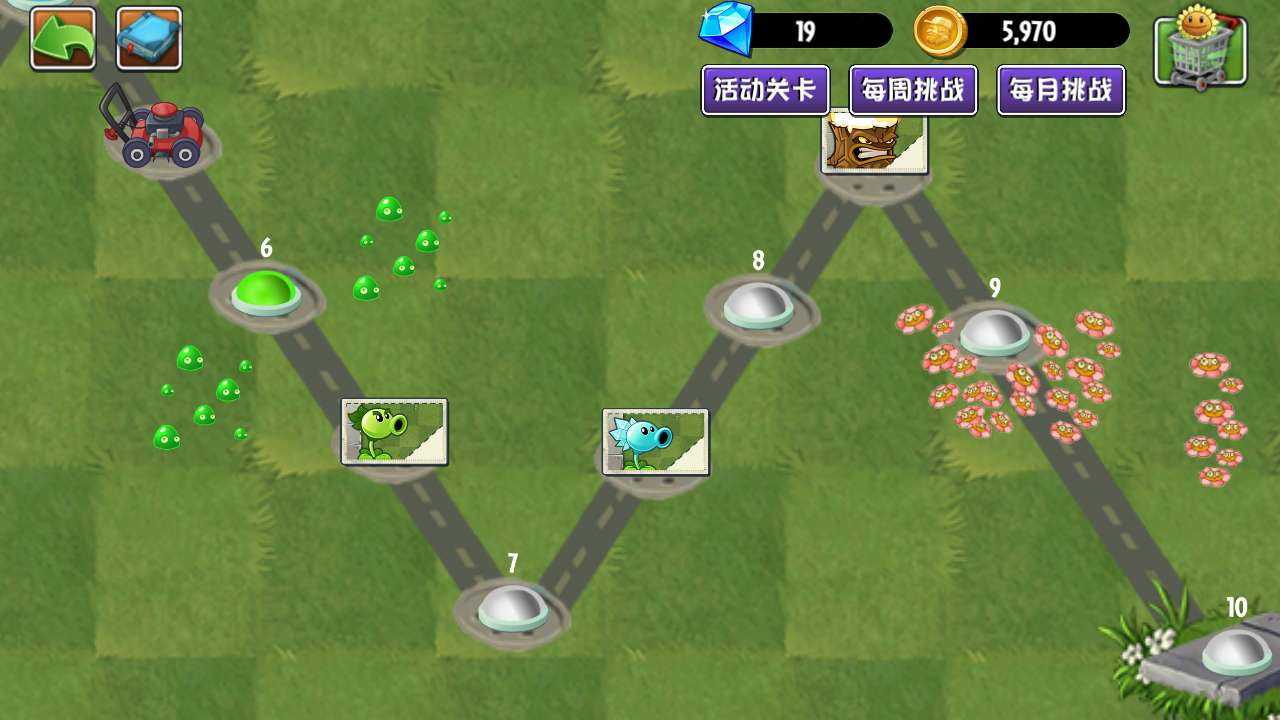1280x720 pixels.
Task: Open the 每月挑战 challenge panel
Action: coord(1059,90)
